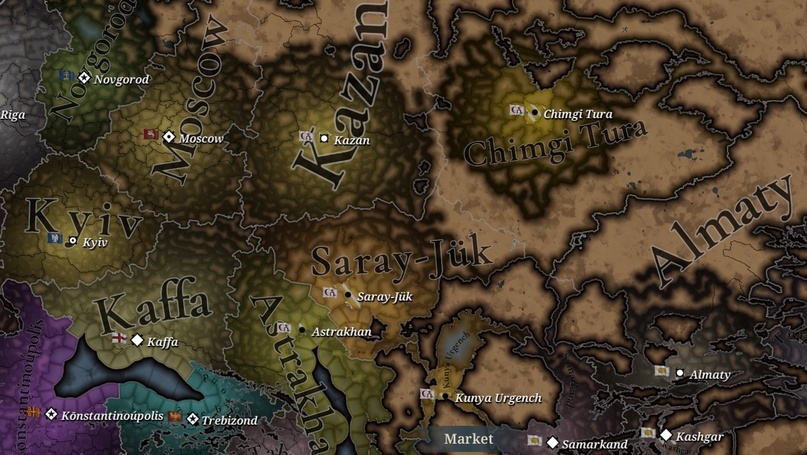Open the Moscow market marker
Image resolution: width=807 pixels, height=455 pixels.
point(169,137)
